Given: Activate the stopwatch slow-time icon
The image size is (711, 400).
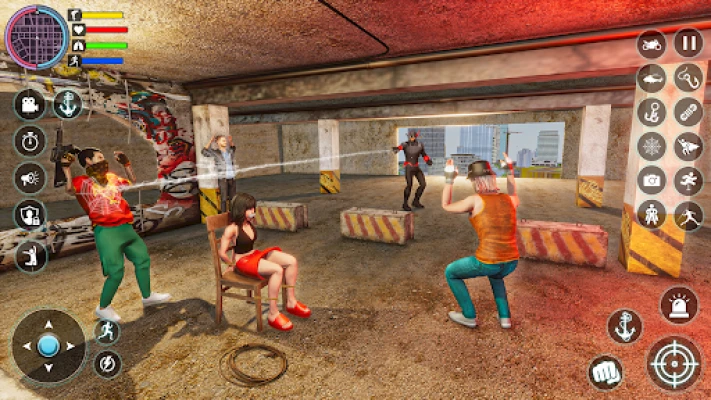Looking at the screenshot, I should 29,140.
